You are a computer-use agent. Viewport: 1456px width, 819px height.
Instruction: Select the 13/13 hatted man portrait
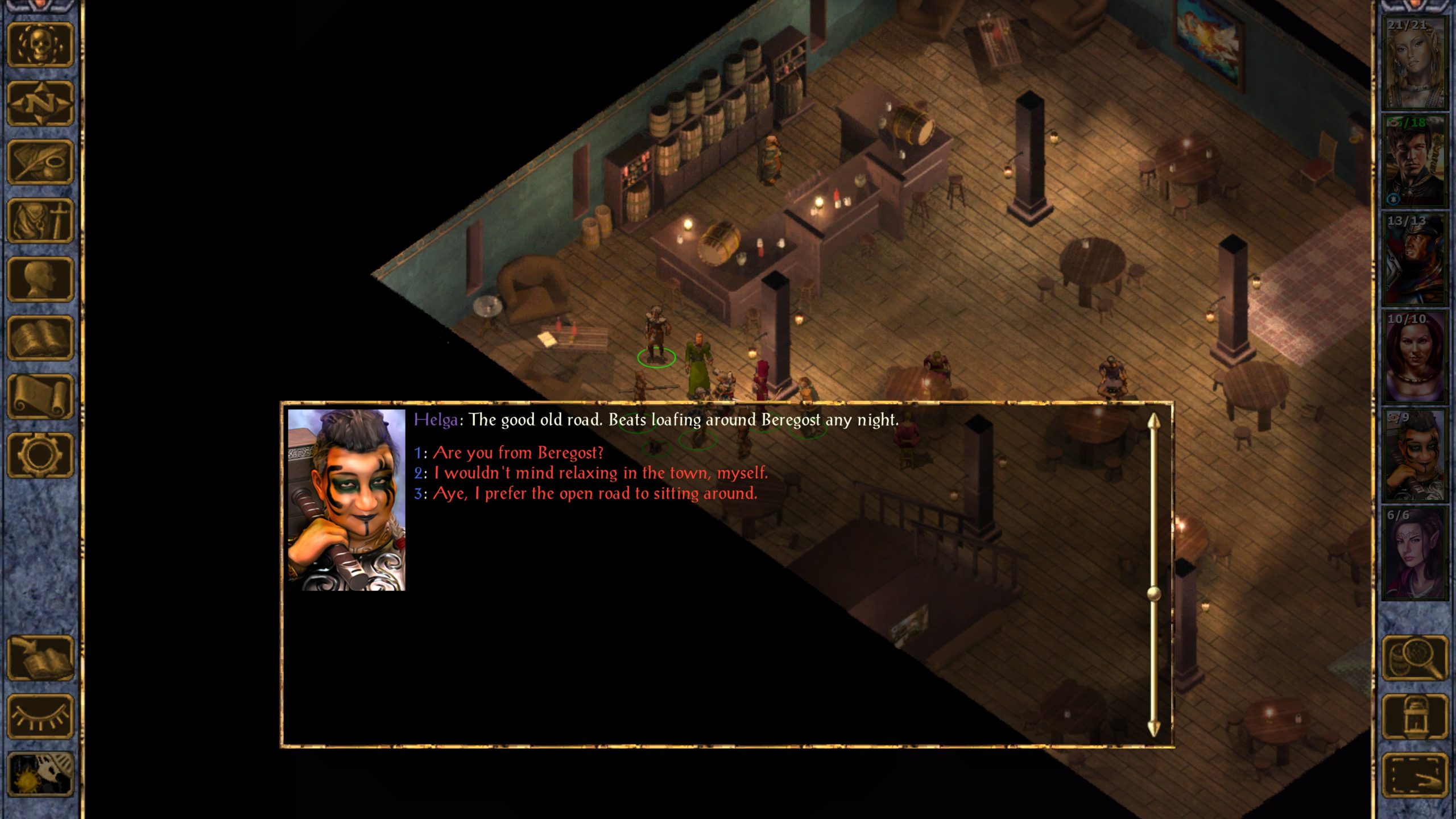click(1414, 259)
